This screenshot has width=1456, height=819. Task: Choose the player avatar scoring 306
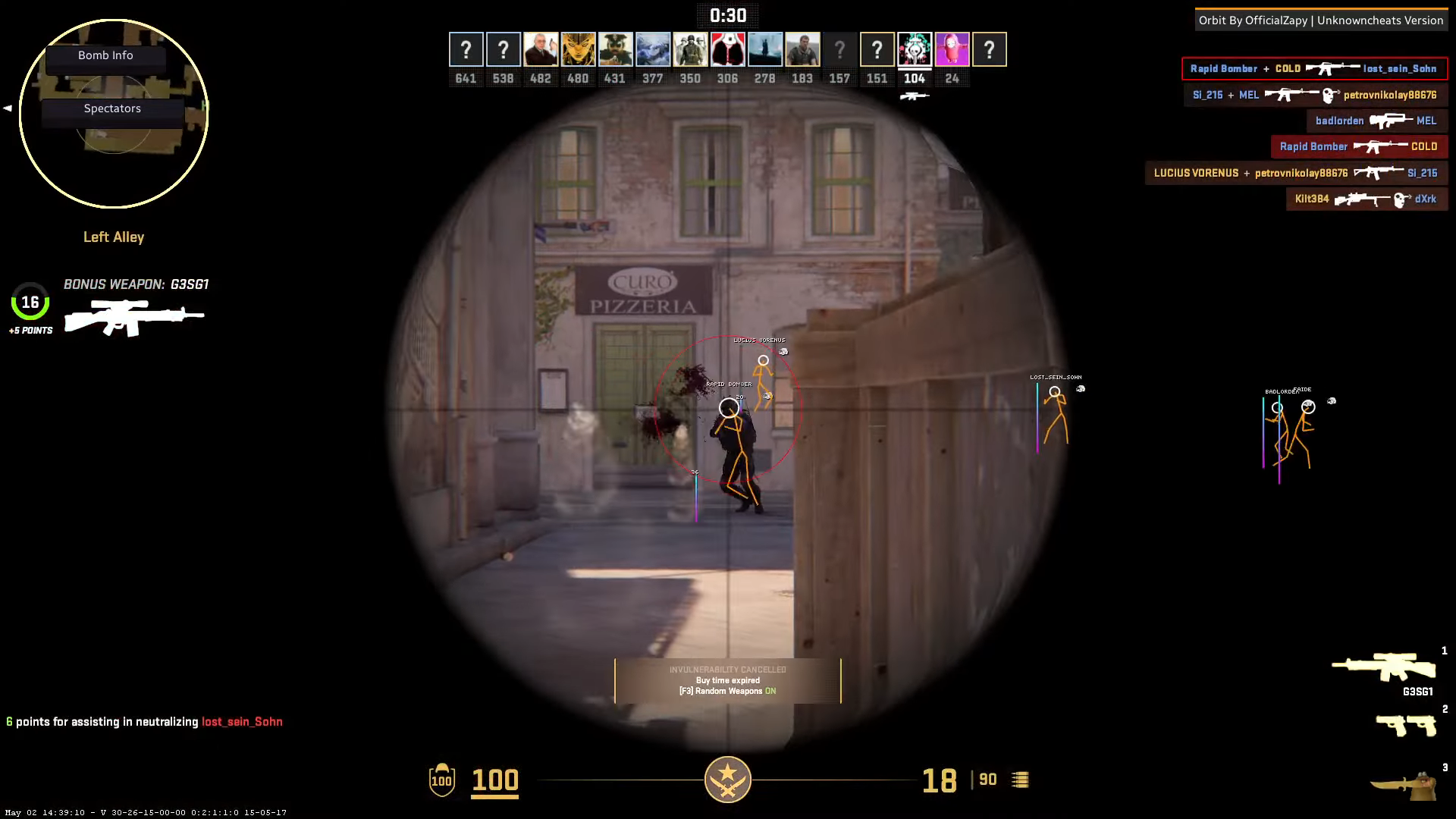727,50
